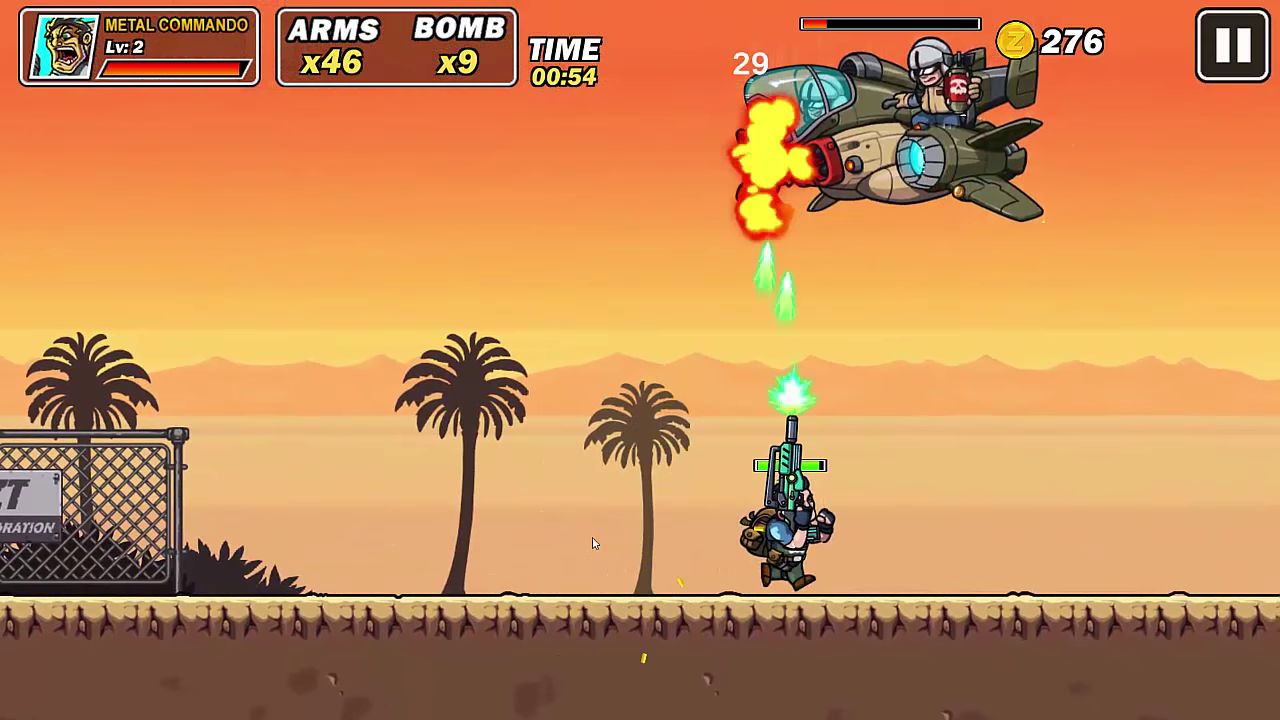The width and height of the screenshot is (1280, 720).
Task: Click the coin total reading 276
Action: (1074, 42)
